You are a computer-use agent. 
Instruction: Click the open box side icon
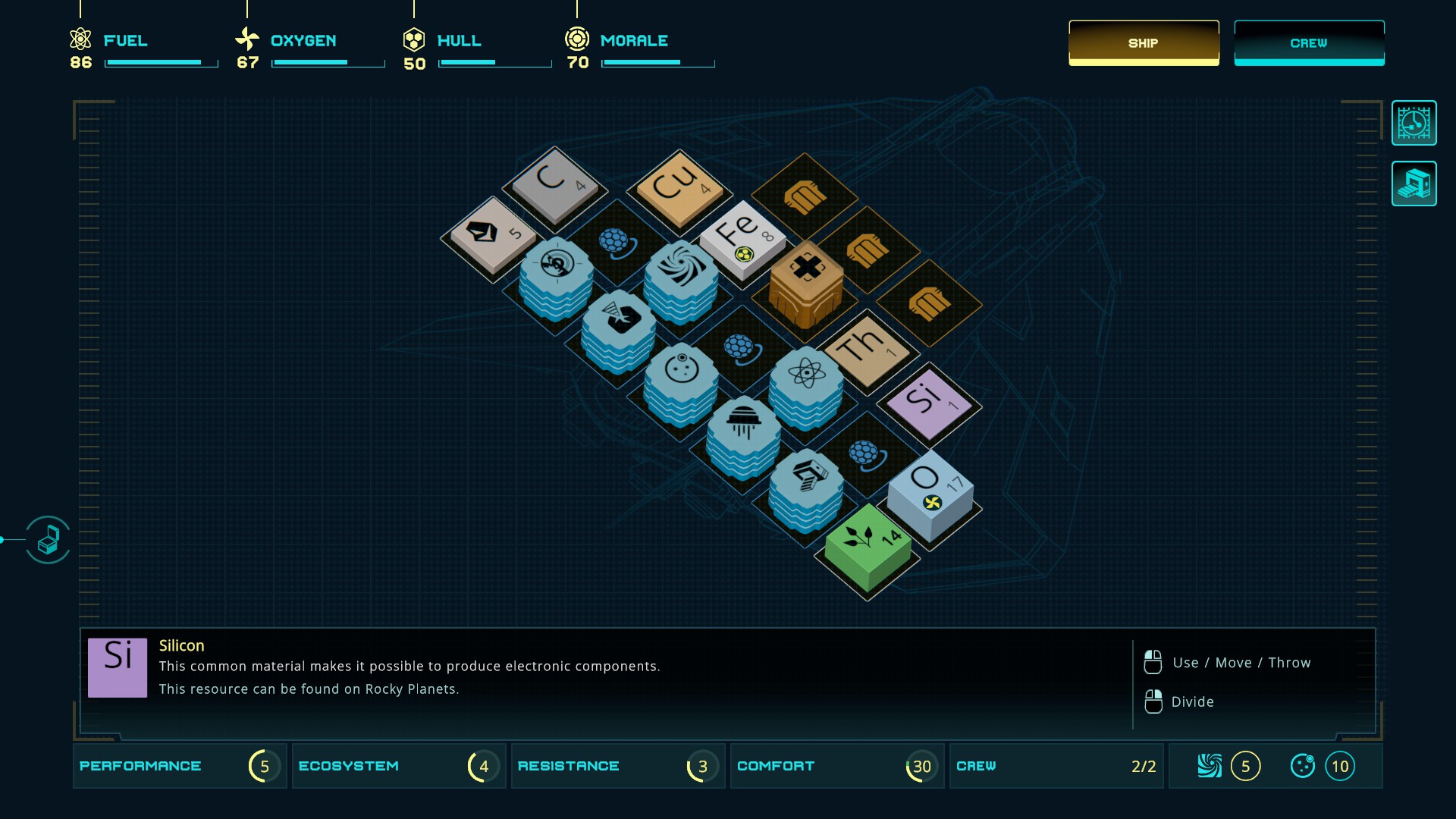48,540
